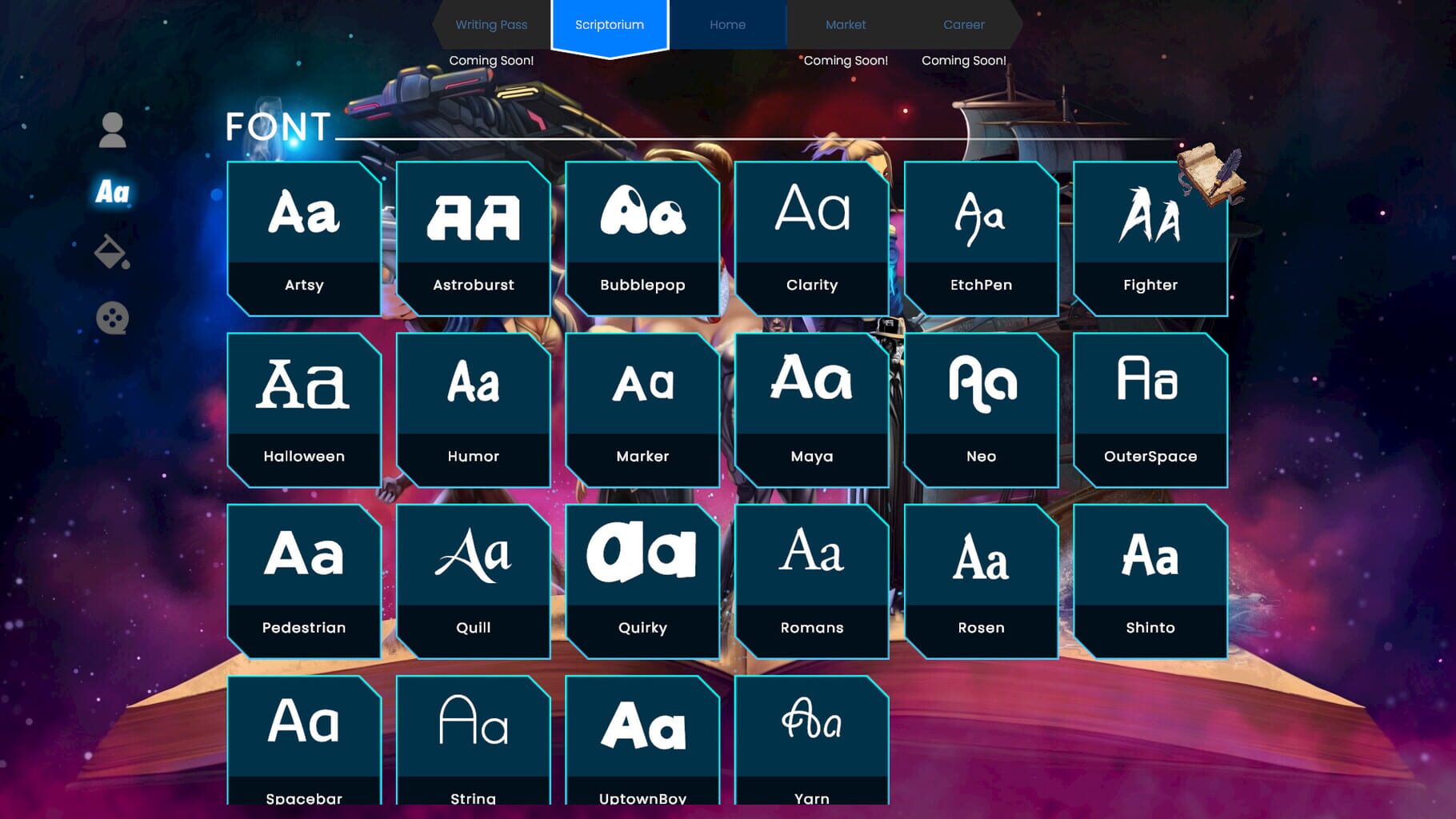Open the film reel icon in the sidebar
The image size is (1456, 819).
click(x=112, y=318)
